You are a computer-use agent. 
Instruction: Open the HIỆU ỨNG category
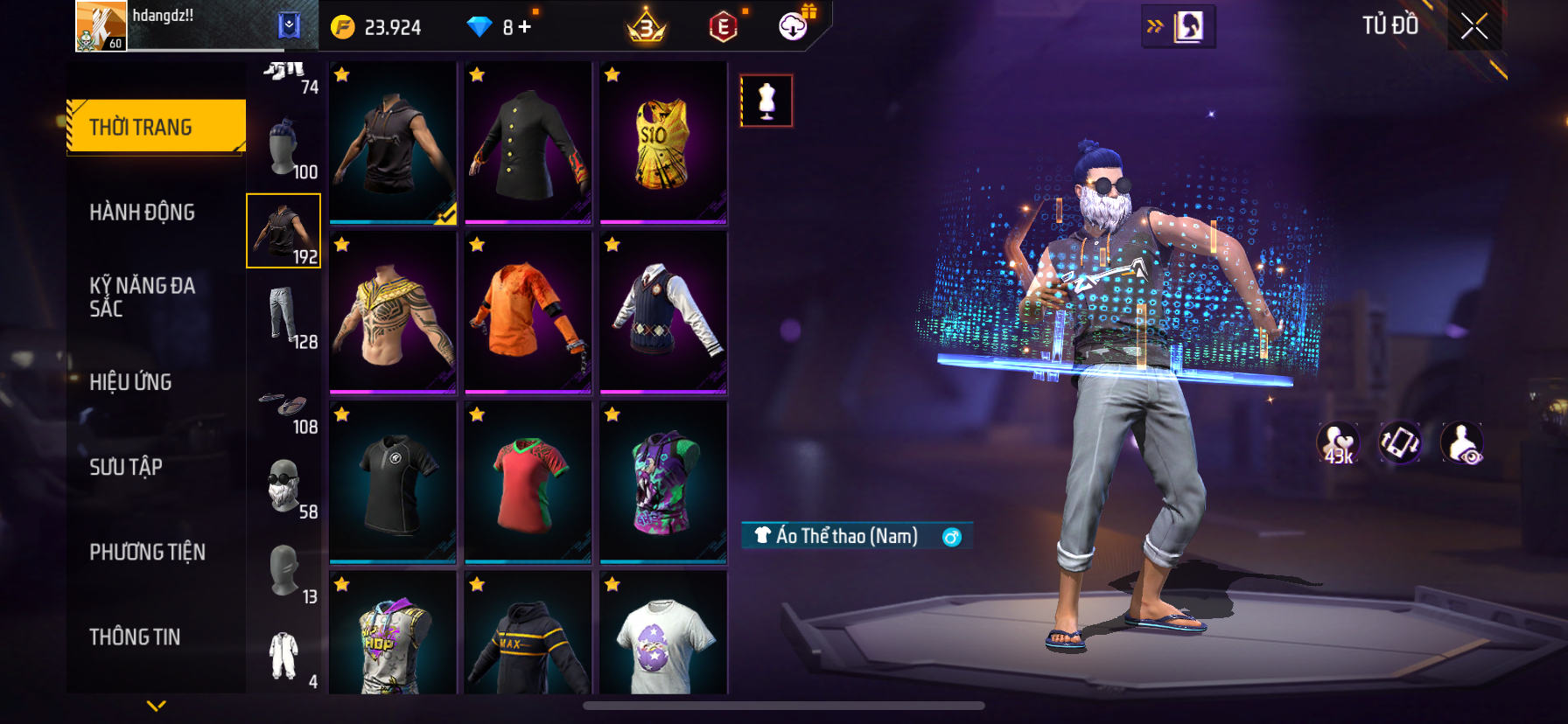[x=130, y=382]
